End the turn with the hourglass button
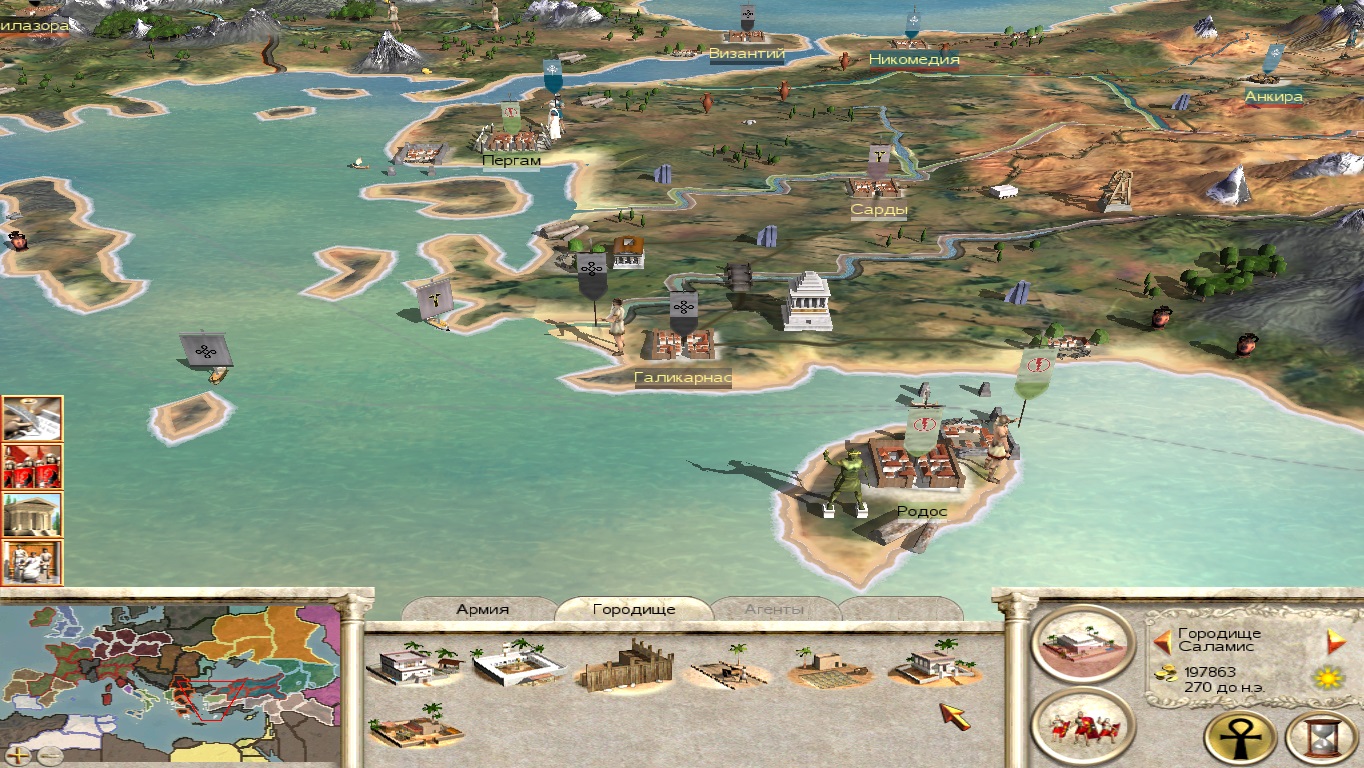 [x=1321, y=738]
